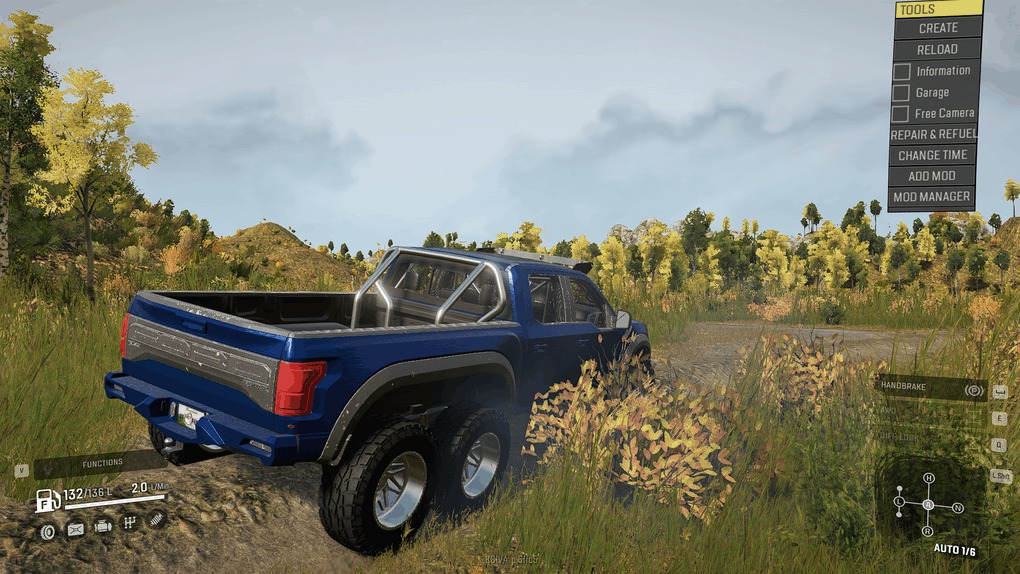Choose the L low gear node
This screenshot has width=1020, height=574.
tap(899, 500)
